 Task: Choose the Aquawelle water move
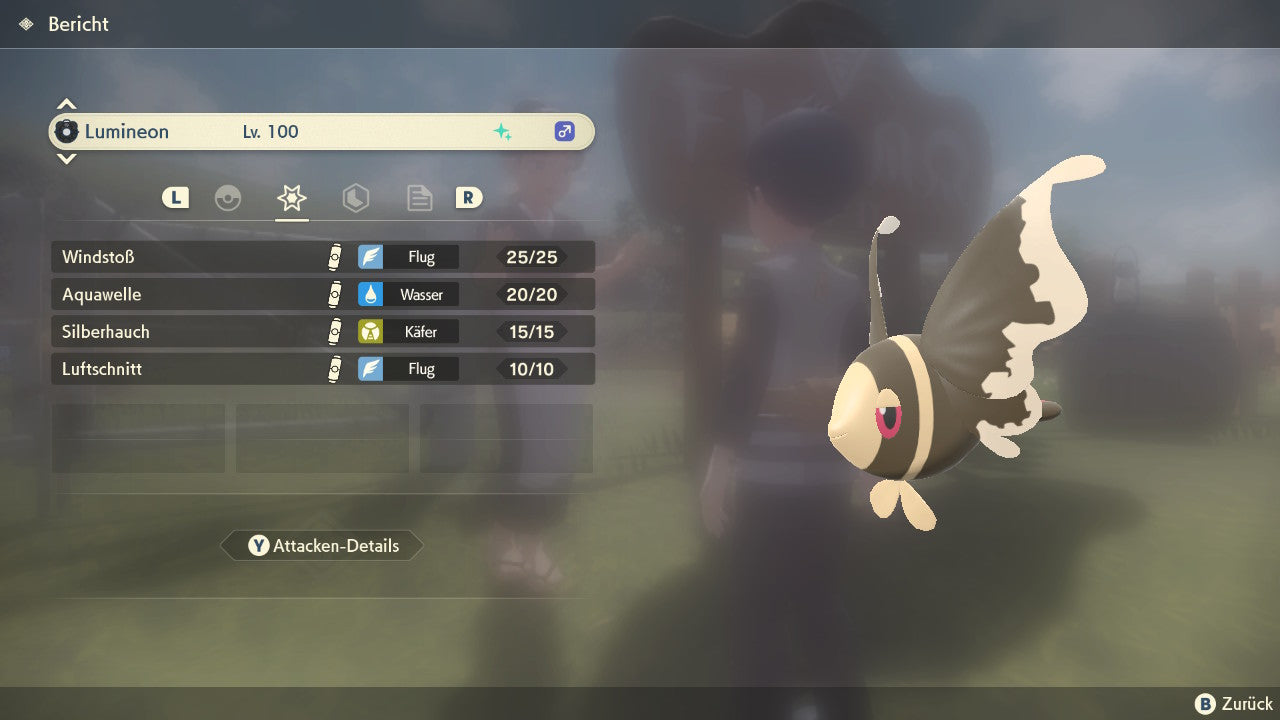click(322, 294)
